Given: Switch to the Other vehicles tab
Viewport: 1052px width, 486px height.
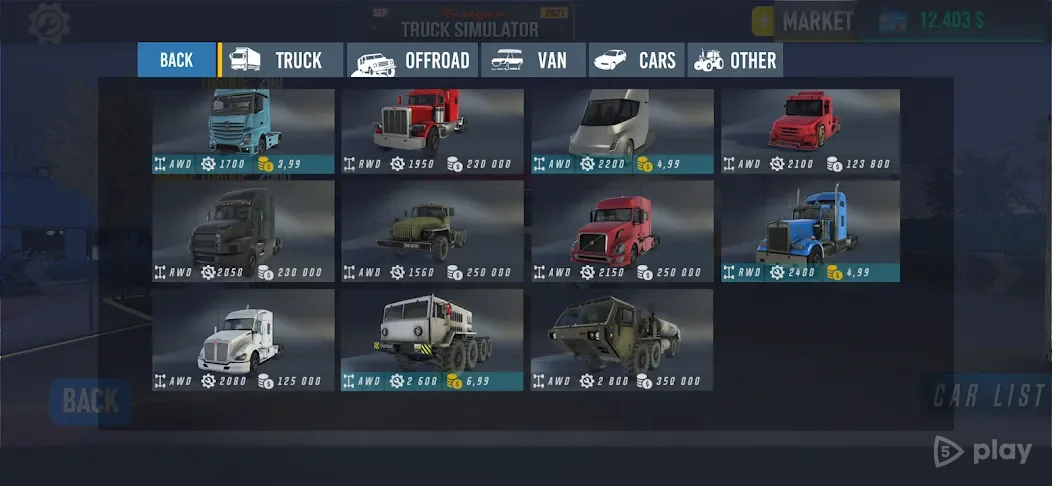Looking at the screenshot, I should 736,60.
